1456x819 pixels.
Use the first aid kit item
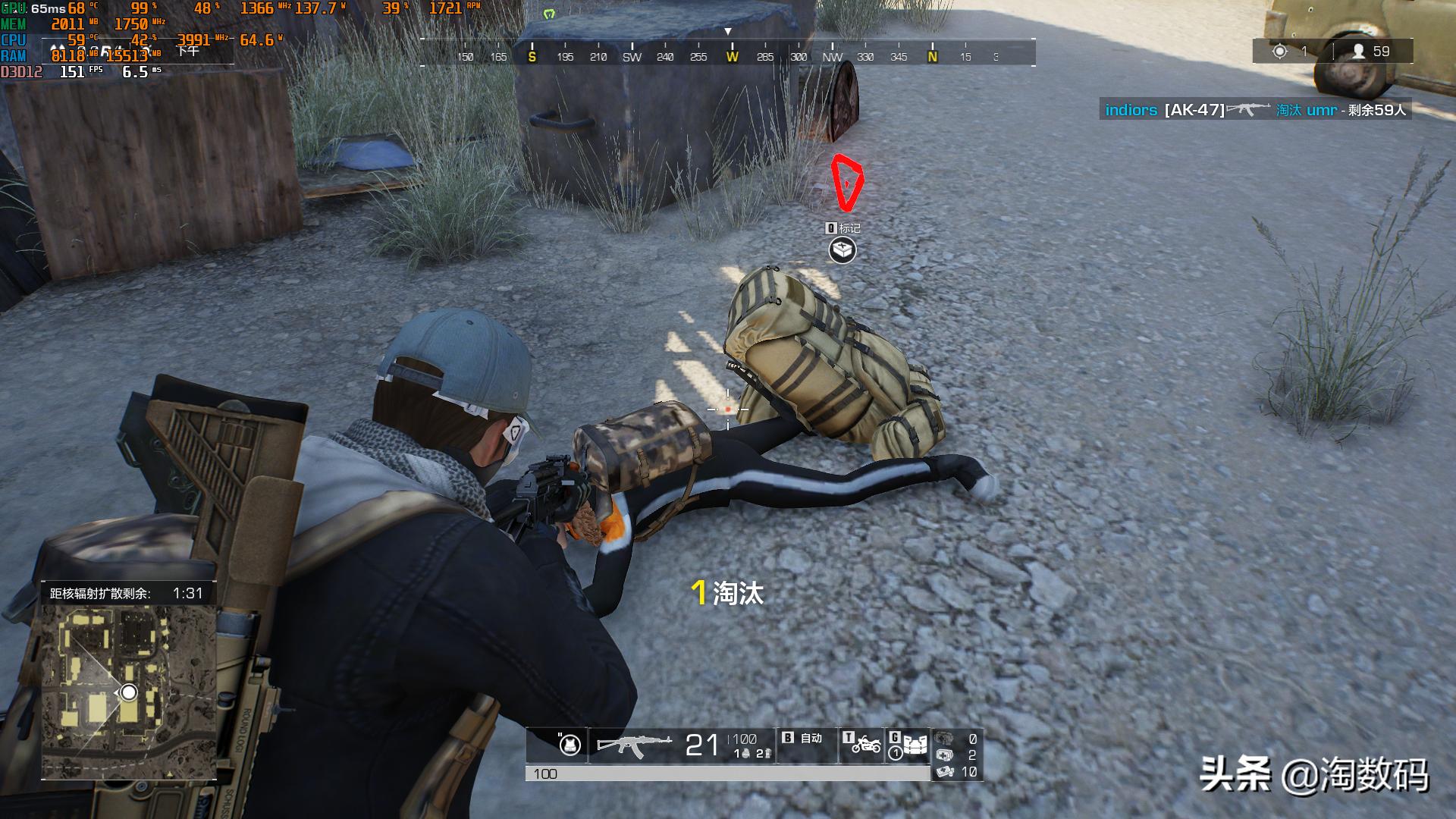point(945,755)
